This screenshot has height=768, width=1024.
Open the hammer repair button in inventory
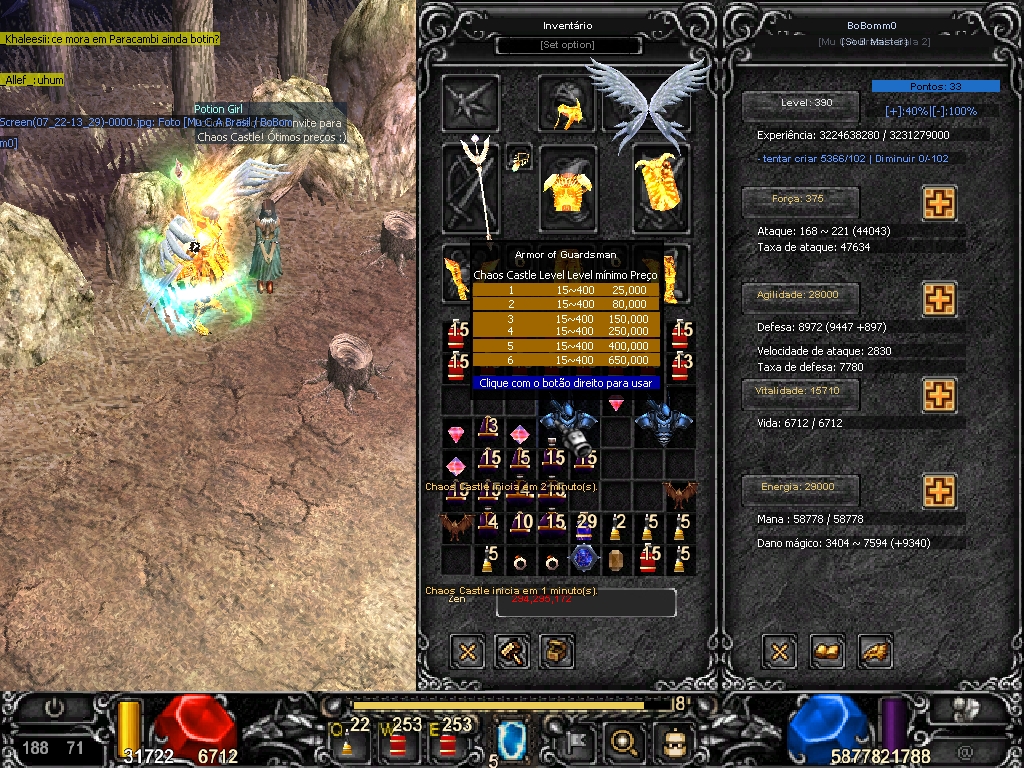coord(513,652)
